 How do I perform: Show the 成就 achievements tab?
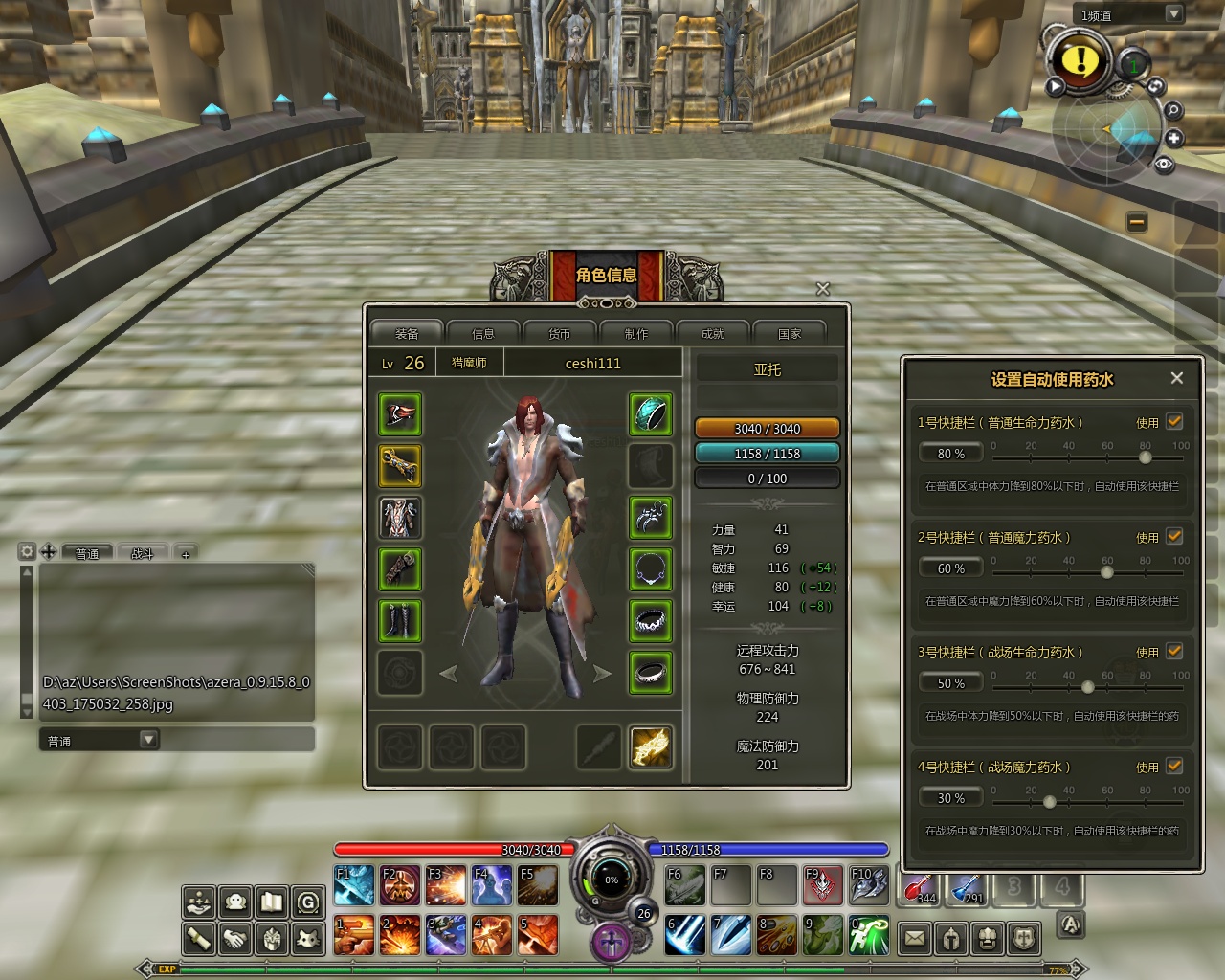tap(713, 334)
